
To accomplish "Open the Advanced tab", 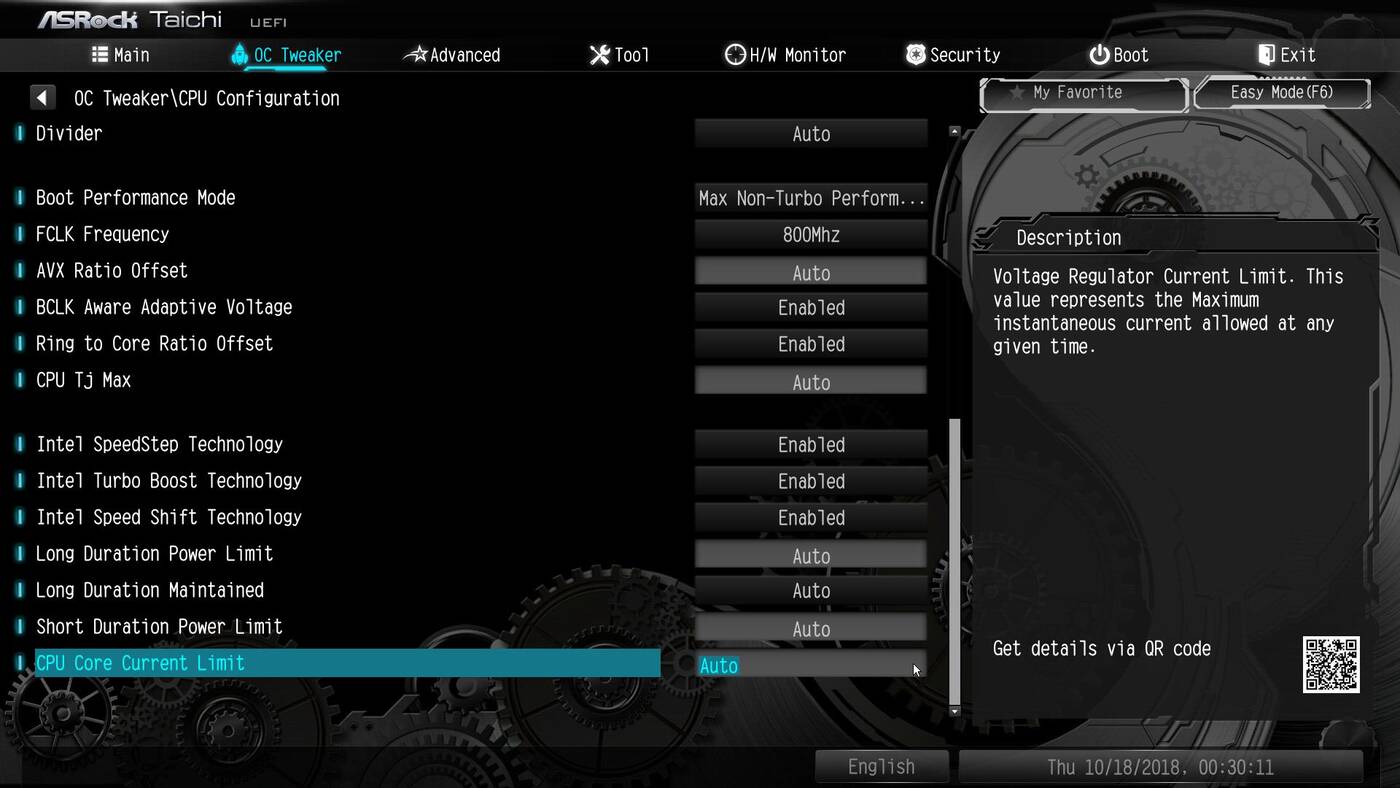I will pos(452,55).
